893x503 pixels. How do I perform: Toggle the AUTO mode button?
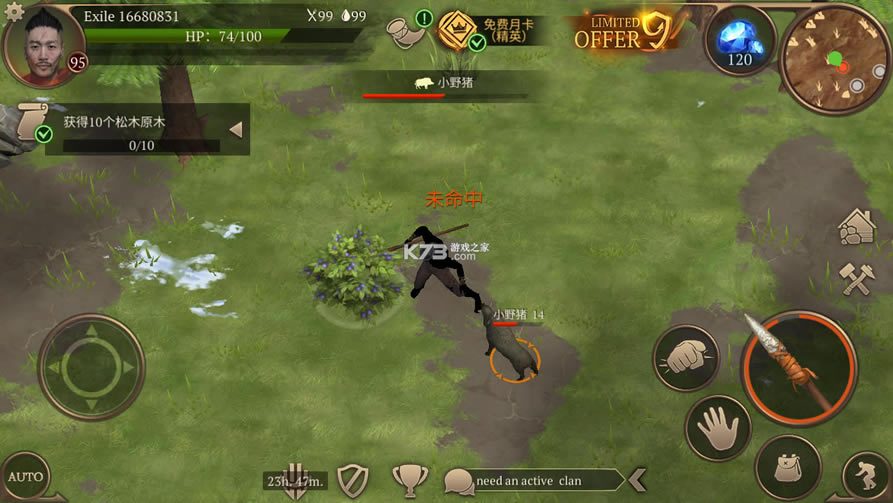25,476
